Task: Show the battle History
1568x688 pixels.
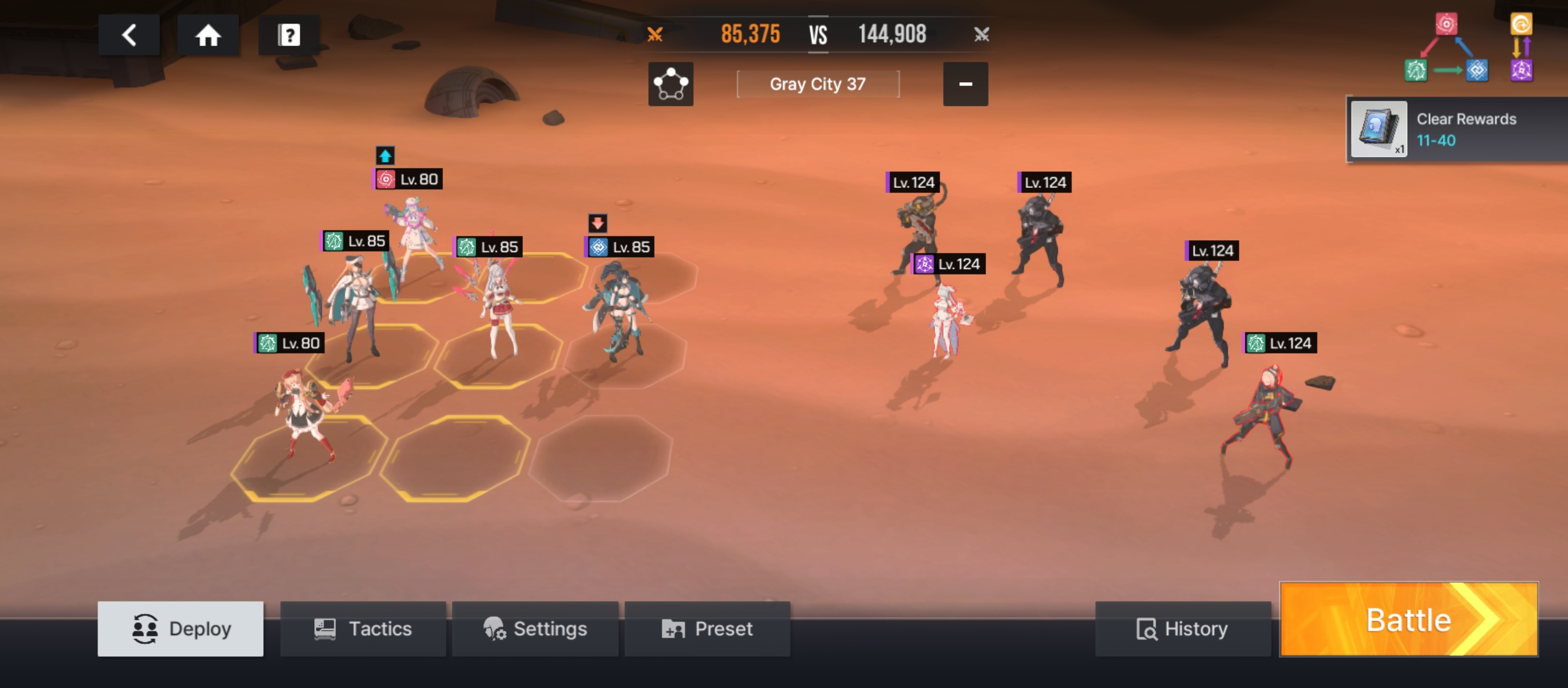Action: pyautogui.click(x=1182, y=629)
